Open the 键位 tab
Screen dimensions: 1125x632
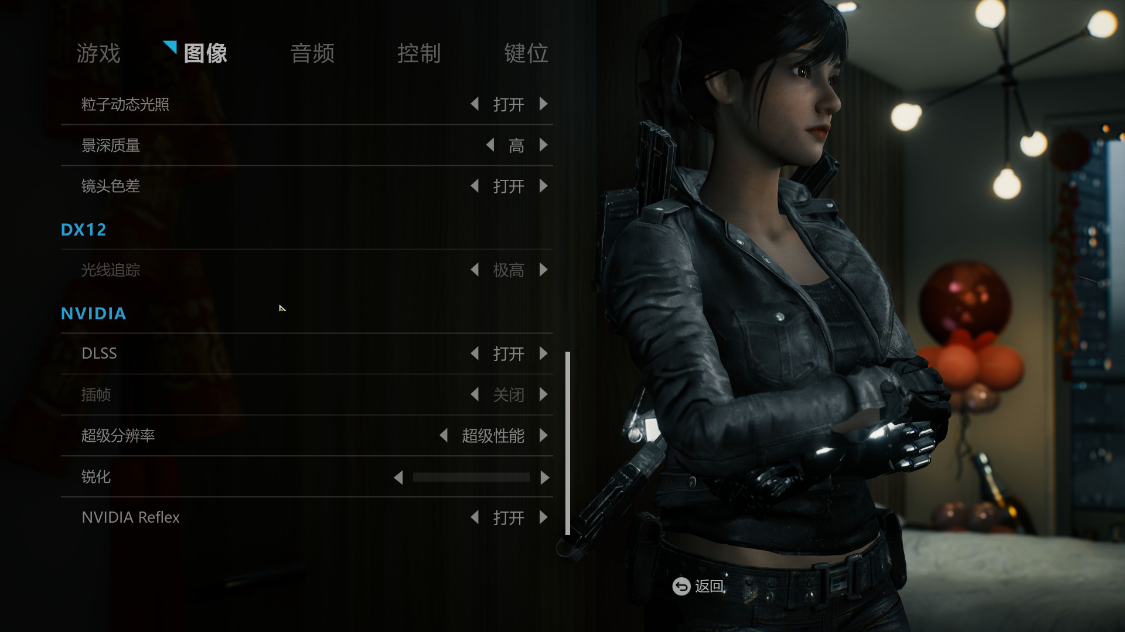[526, 54]
